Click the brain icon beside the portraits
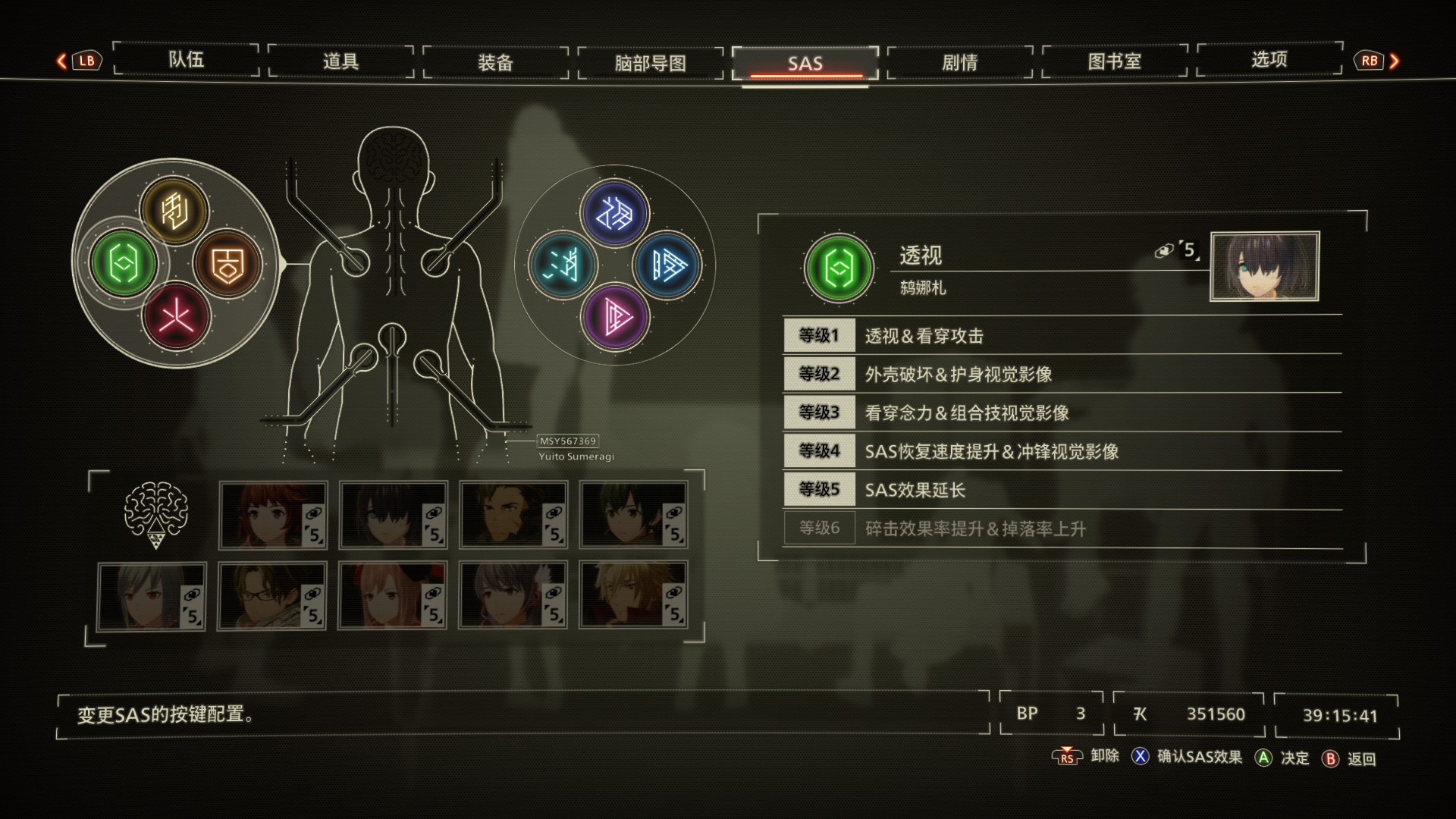 [x=155, y=515]
